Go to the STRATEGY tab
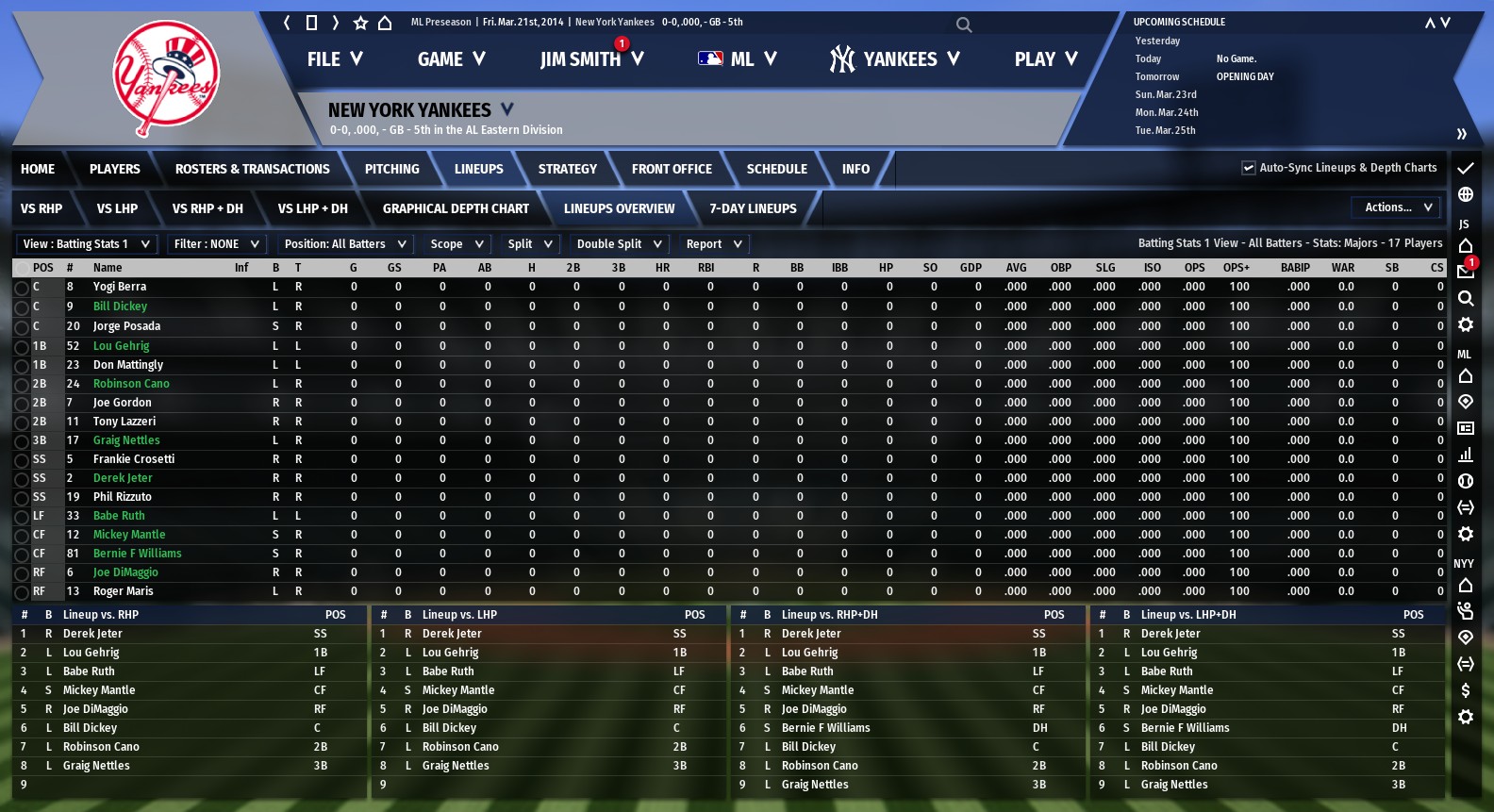The image size is (1494, 812). pyautogui.click(x=567, y=169)
